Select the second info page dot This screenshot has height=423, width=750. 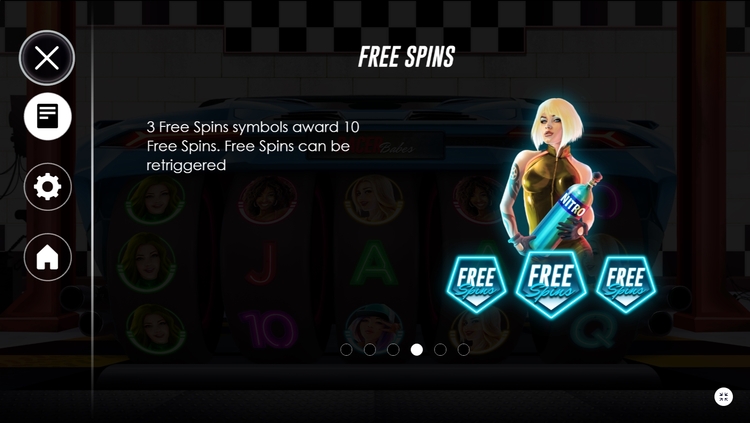(370, 350)
